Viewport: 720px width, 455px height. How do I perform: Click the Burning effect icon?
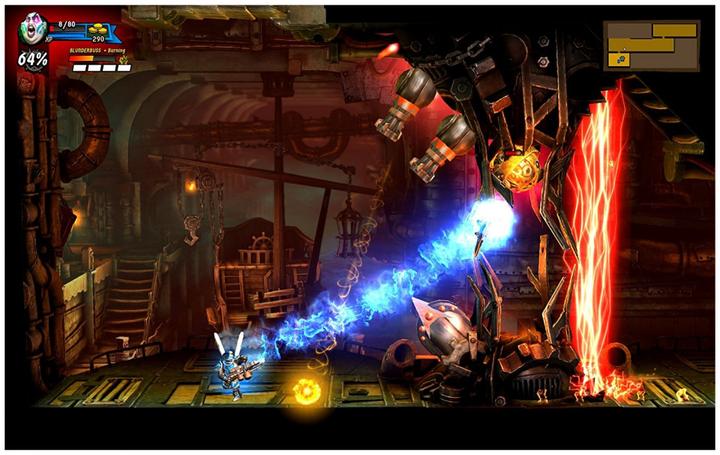tap(124, 59)
